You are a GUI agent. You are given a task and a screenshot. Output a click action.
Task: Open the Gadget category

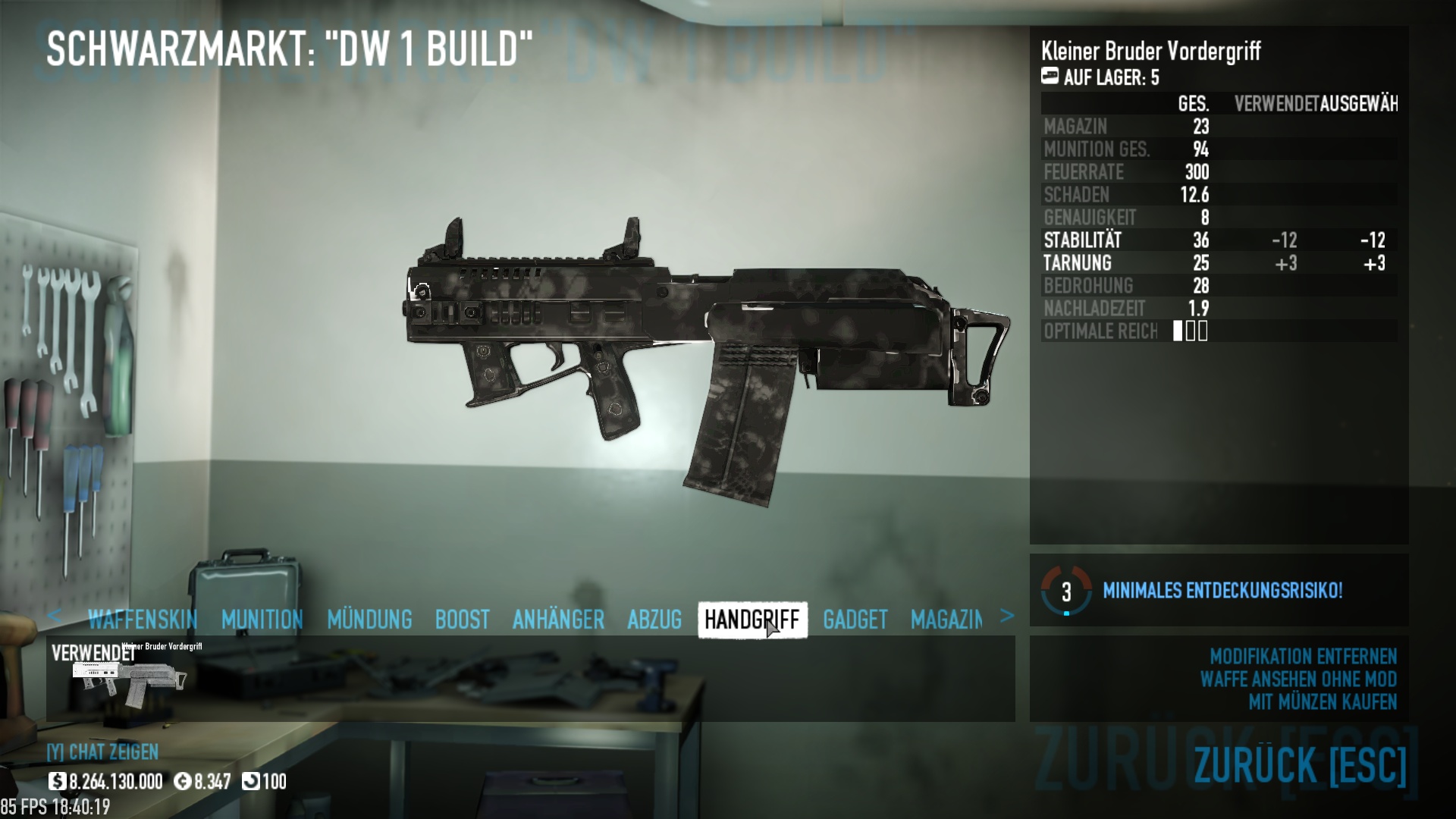click(855, 620)
